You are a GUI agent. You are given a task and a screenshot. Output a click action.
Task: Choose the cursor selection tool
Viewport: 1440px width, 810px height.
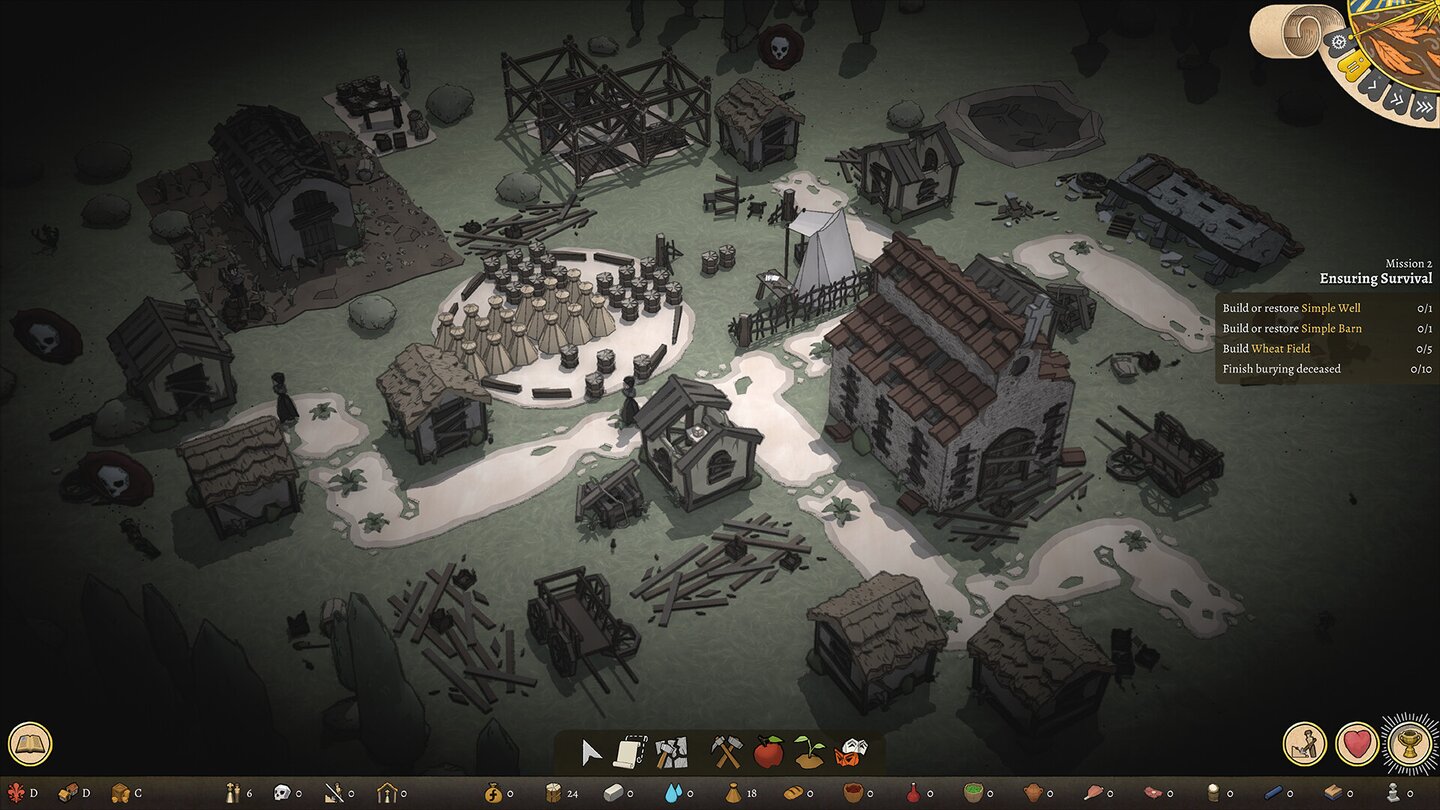592,752
